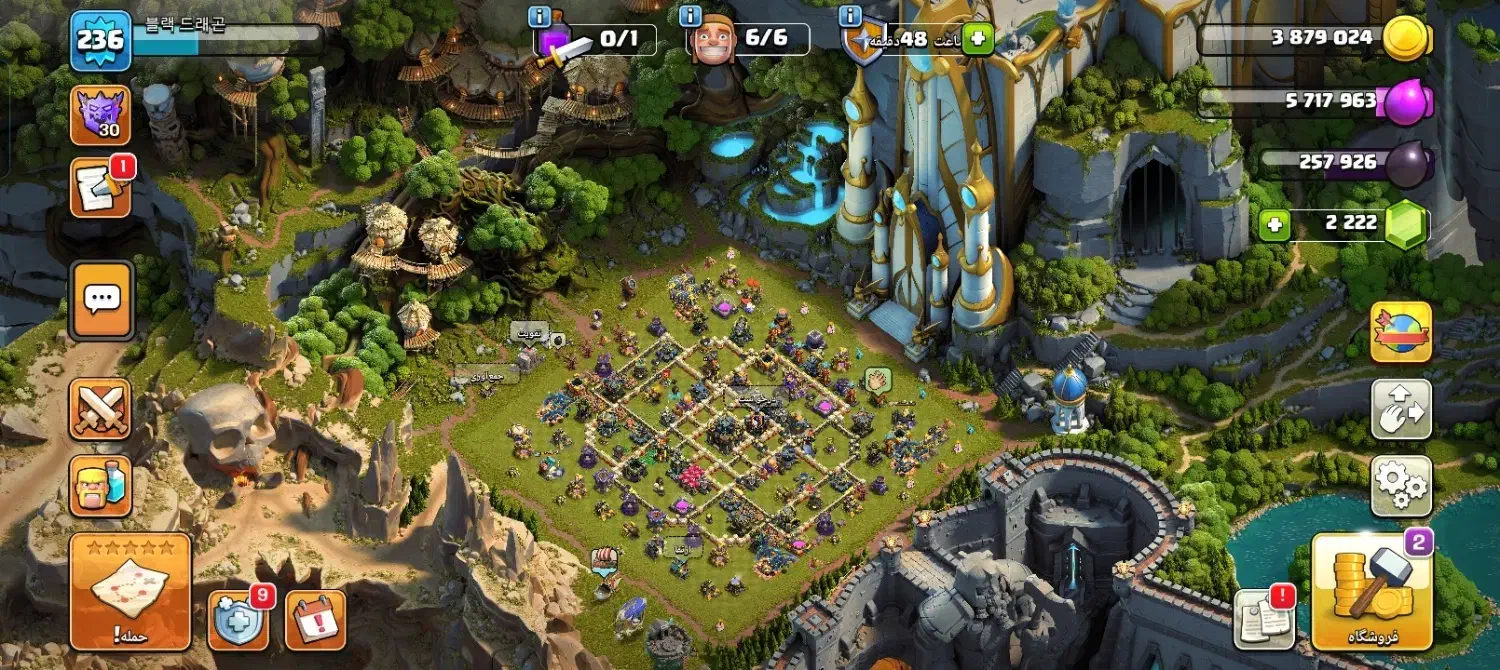Buy more gems with green plus
The width and height of the screenshot is (1500, 670).
point(1275,225)
